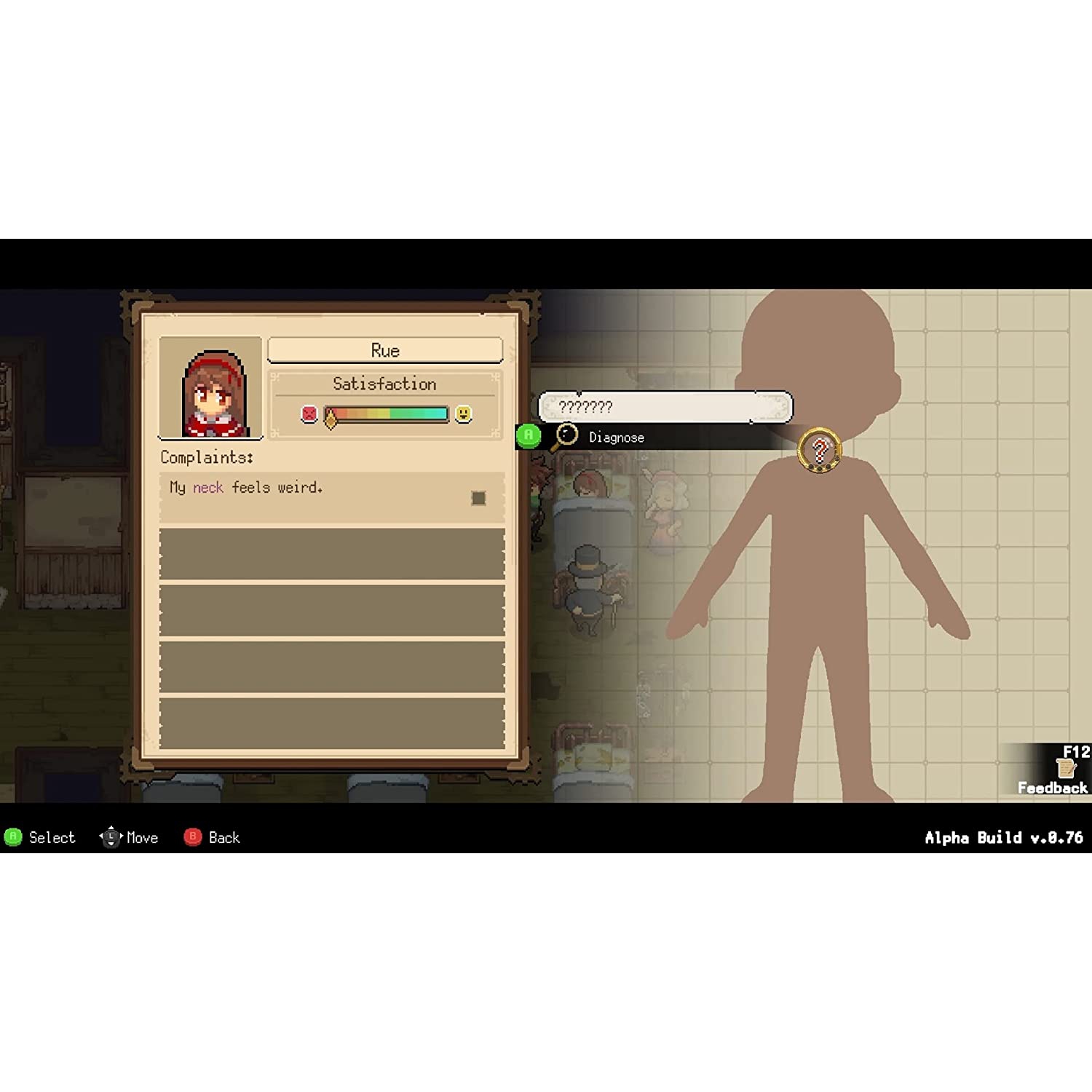Image resolution: width=1092 pixels, height=1092 pixels.
Task: Click the Rue name banner
Action: pyautogui.click(x=384, y=350)
